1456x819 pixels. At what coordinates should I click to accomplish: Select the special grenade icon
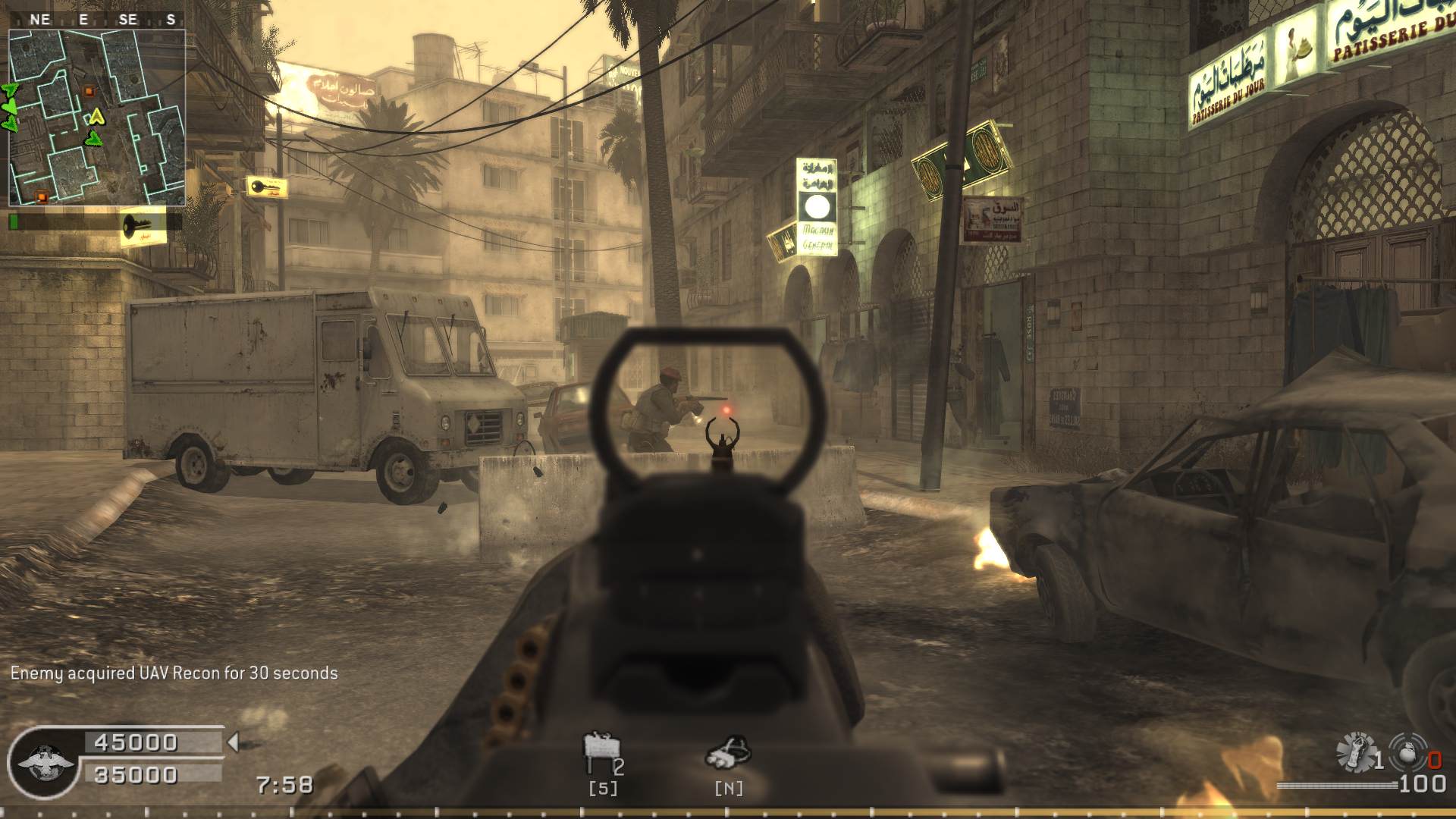click(x=1356, y=752)
